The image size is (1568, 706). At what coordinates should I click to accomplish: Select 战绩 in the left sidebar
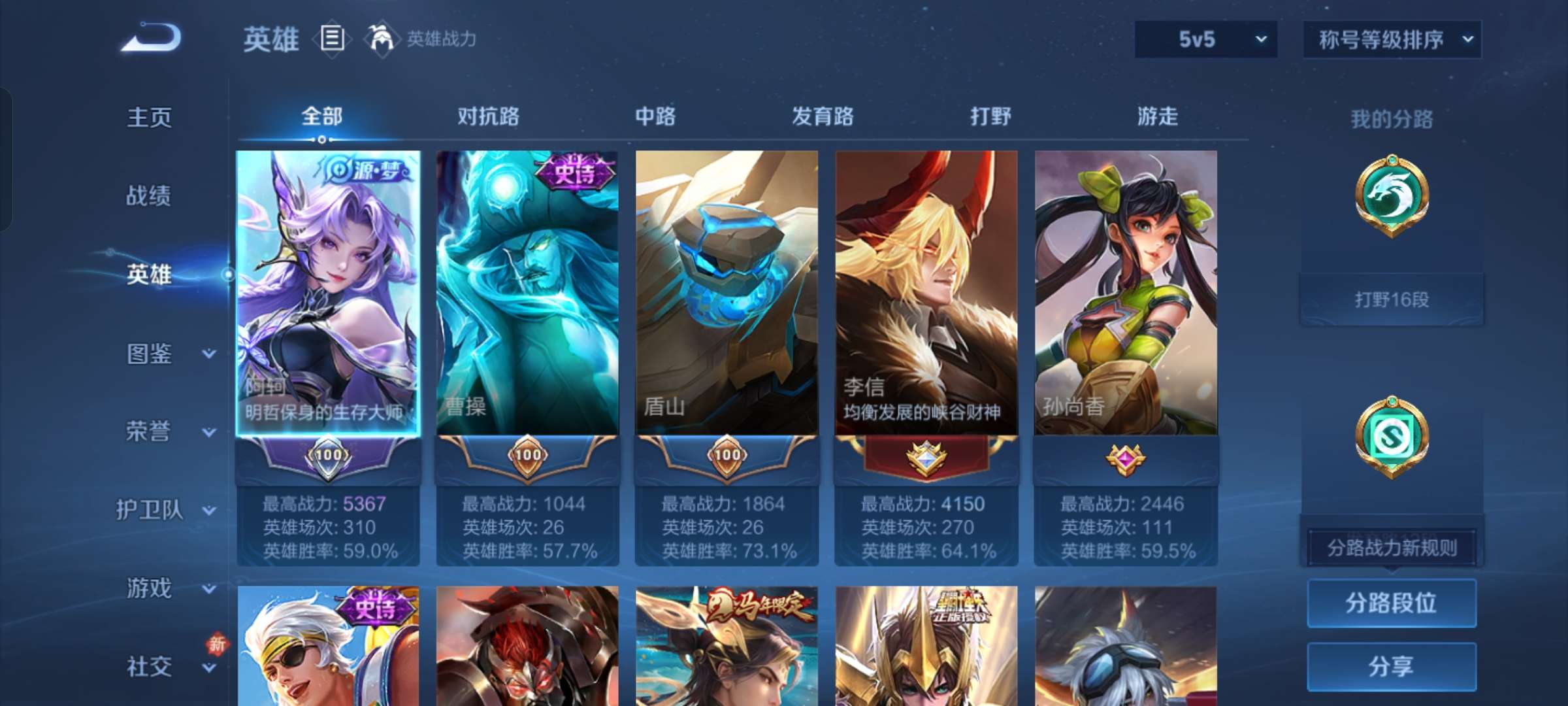147,196
